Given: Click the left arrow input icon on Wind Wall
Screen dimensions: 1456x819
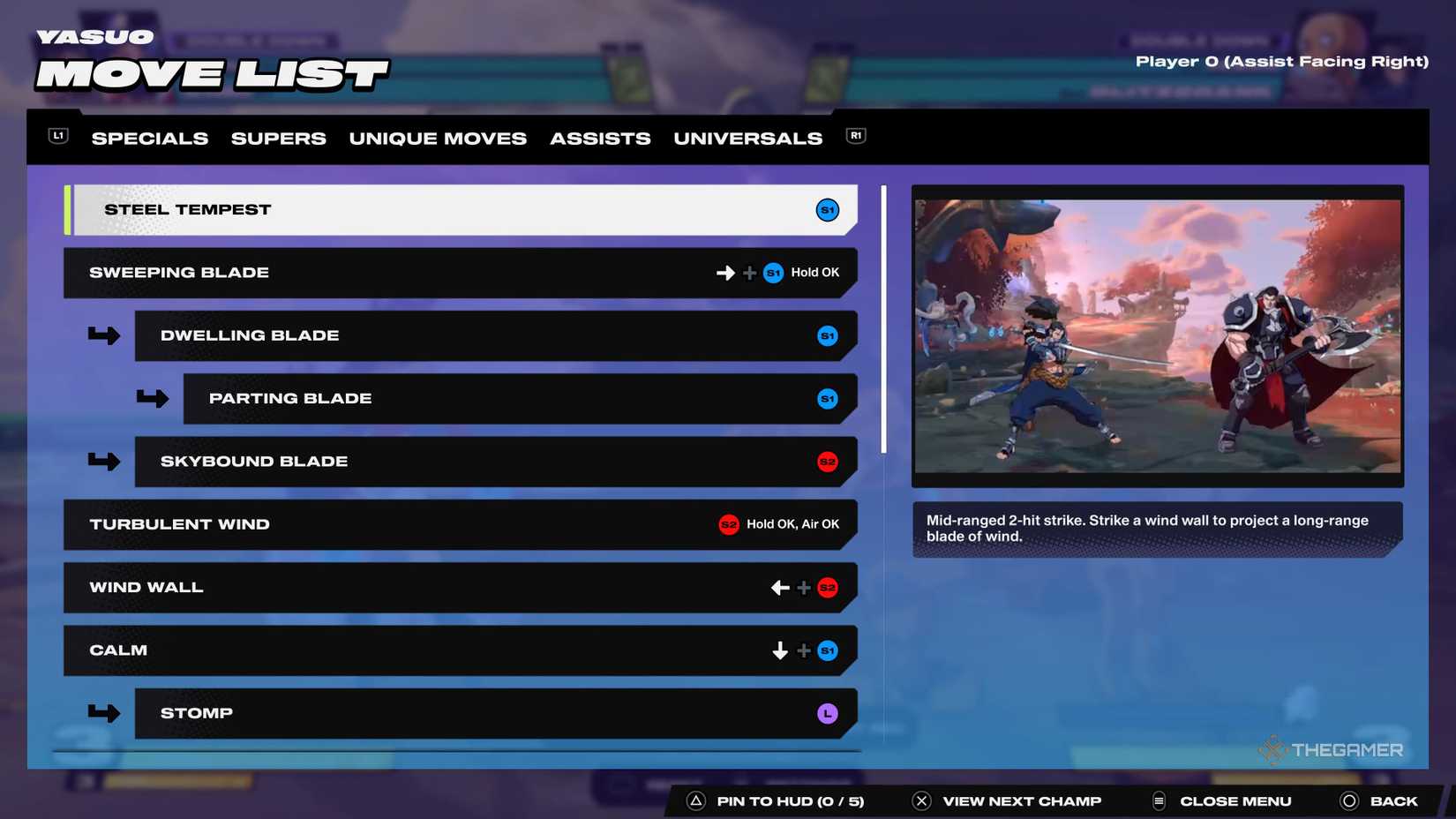Looking at the screenshot, I should (779, 587).
